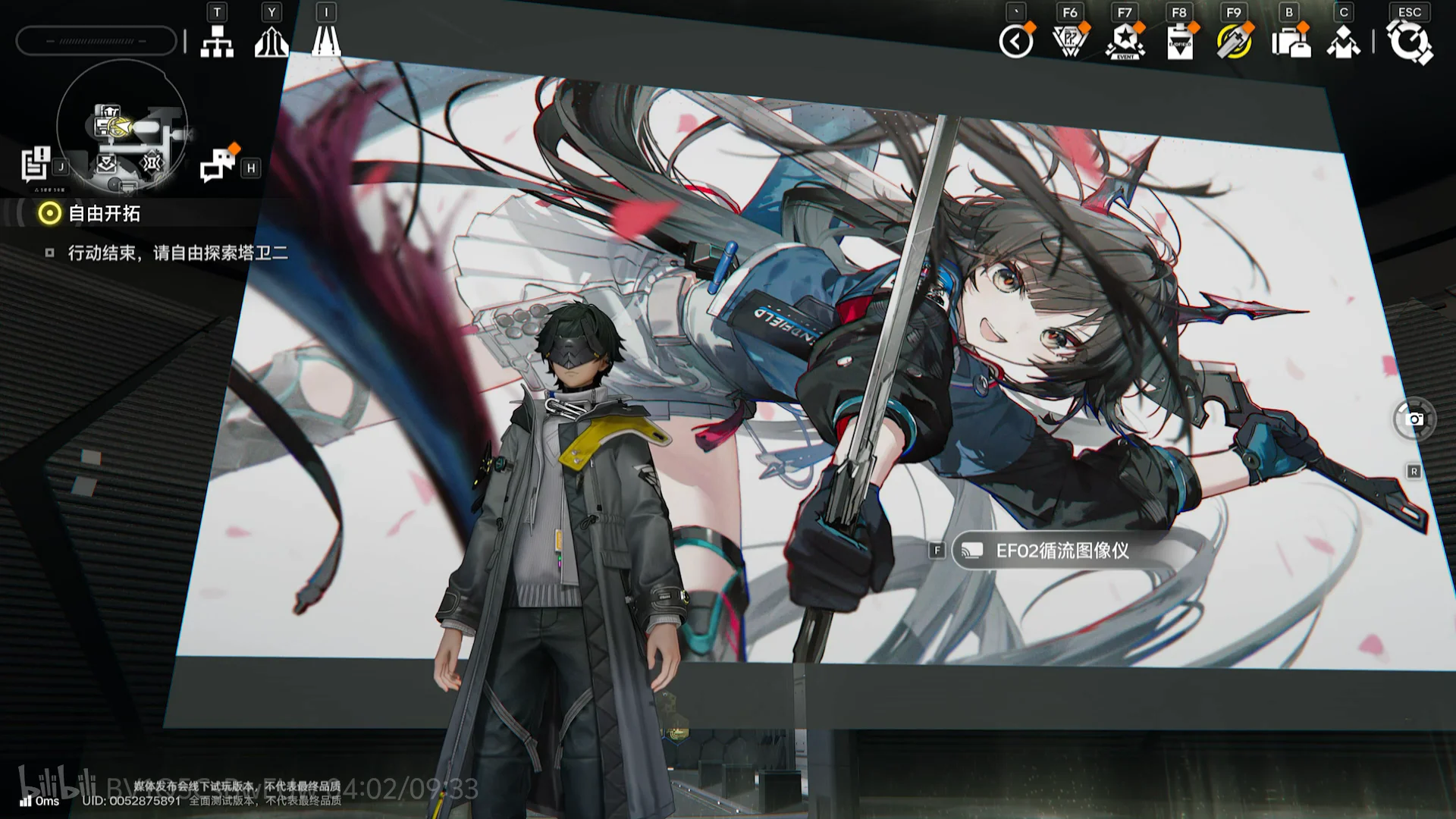Click the empty pill-shaped bar at top-left
Viewport: 1456px width, 819px height.
coord(96,41)
